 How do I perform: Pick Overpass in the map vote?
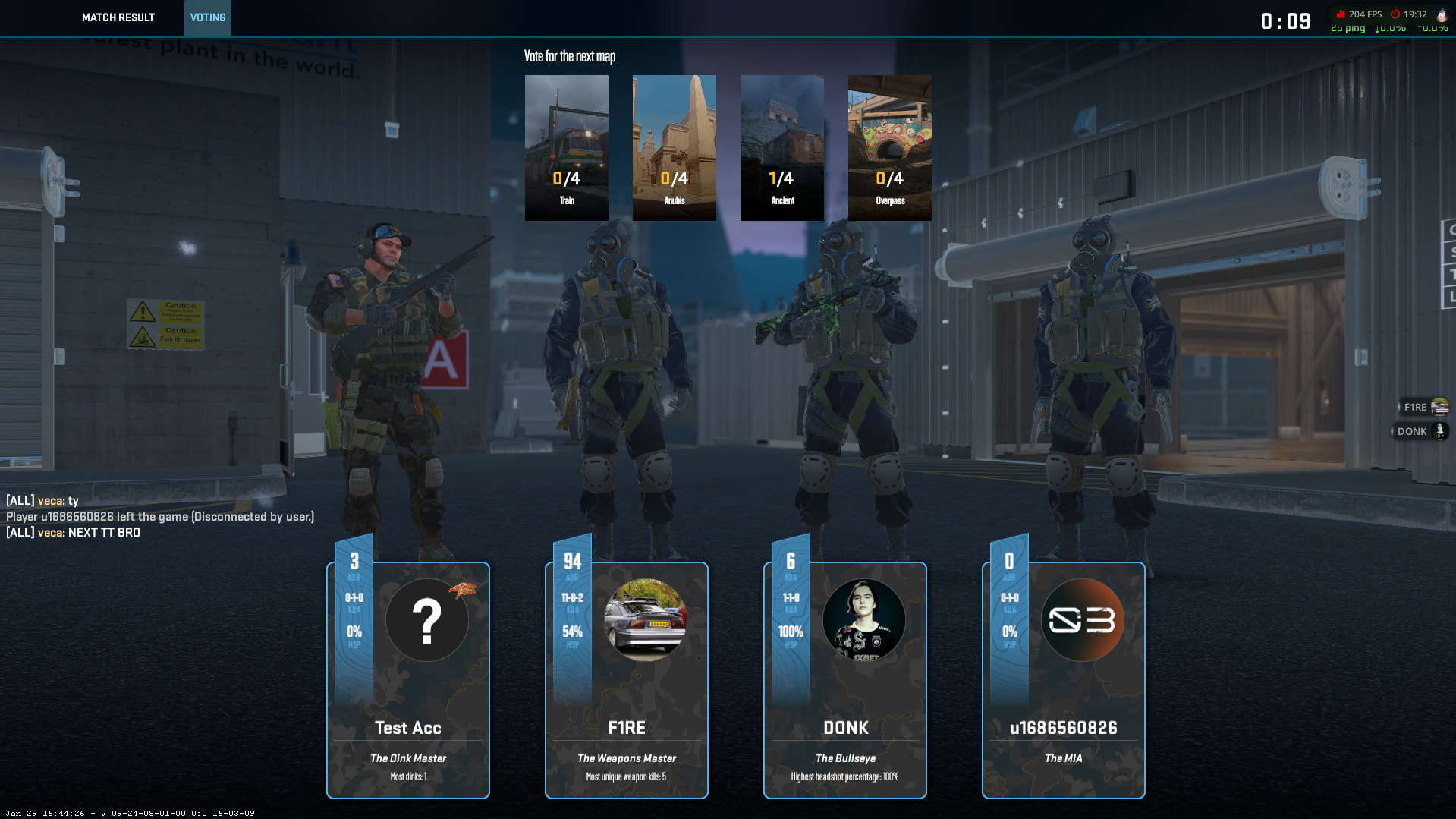889,147
